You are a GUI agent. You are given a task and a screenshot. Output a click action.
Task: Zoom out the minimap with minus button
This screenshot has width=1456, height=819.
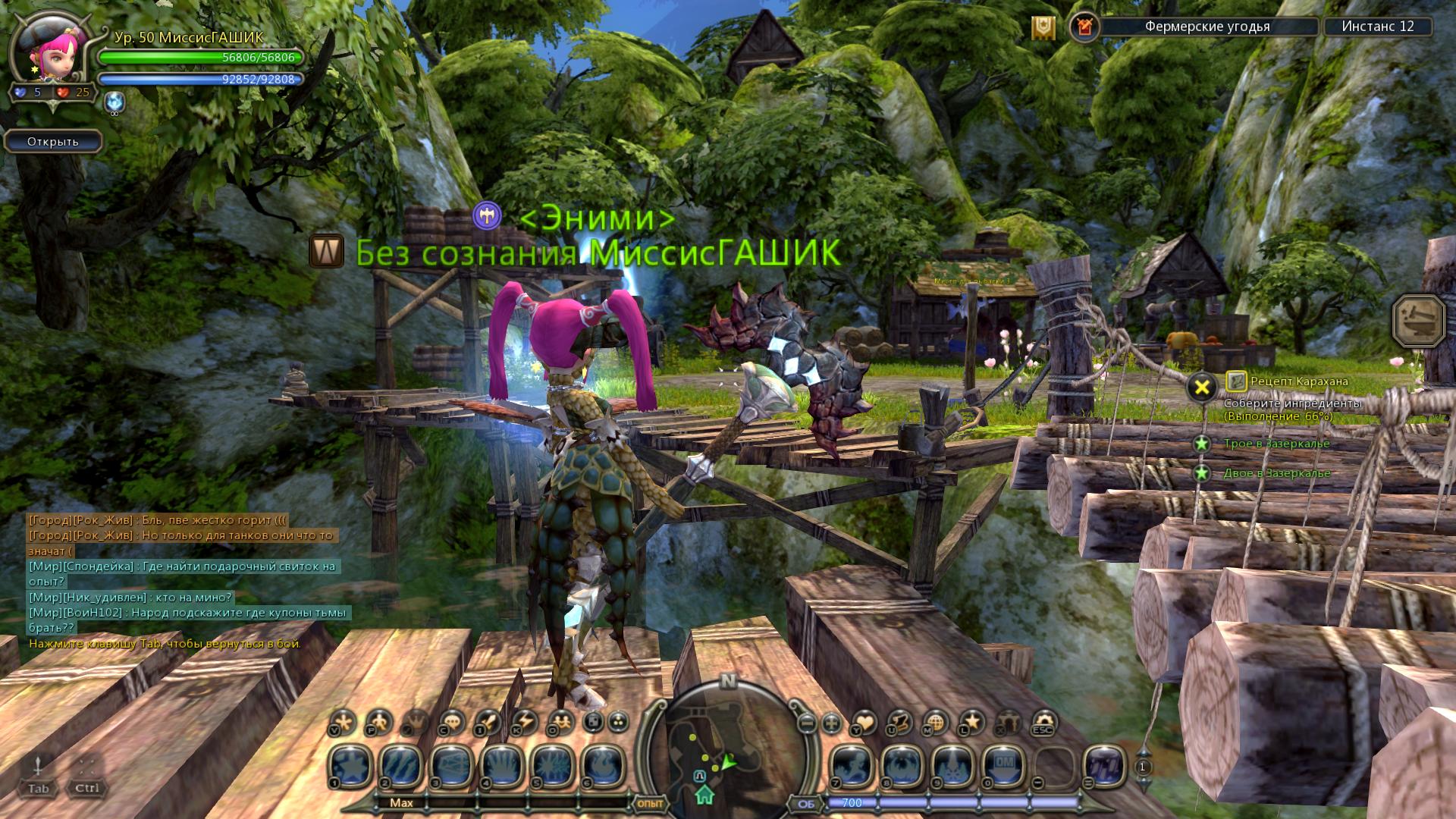click(808, 723)
